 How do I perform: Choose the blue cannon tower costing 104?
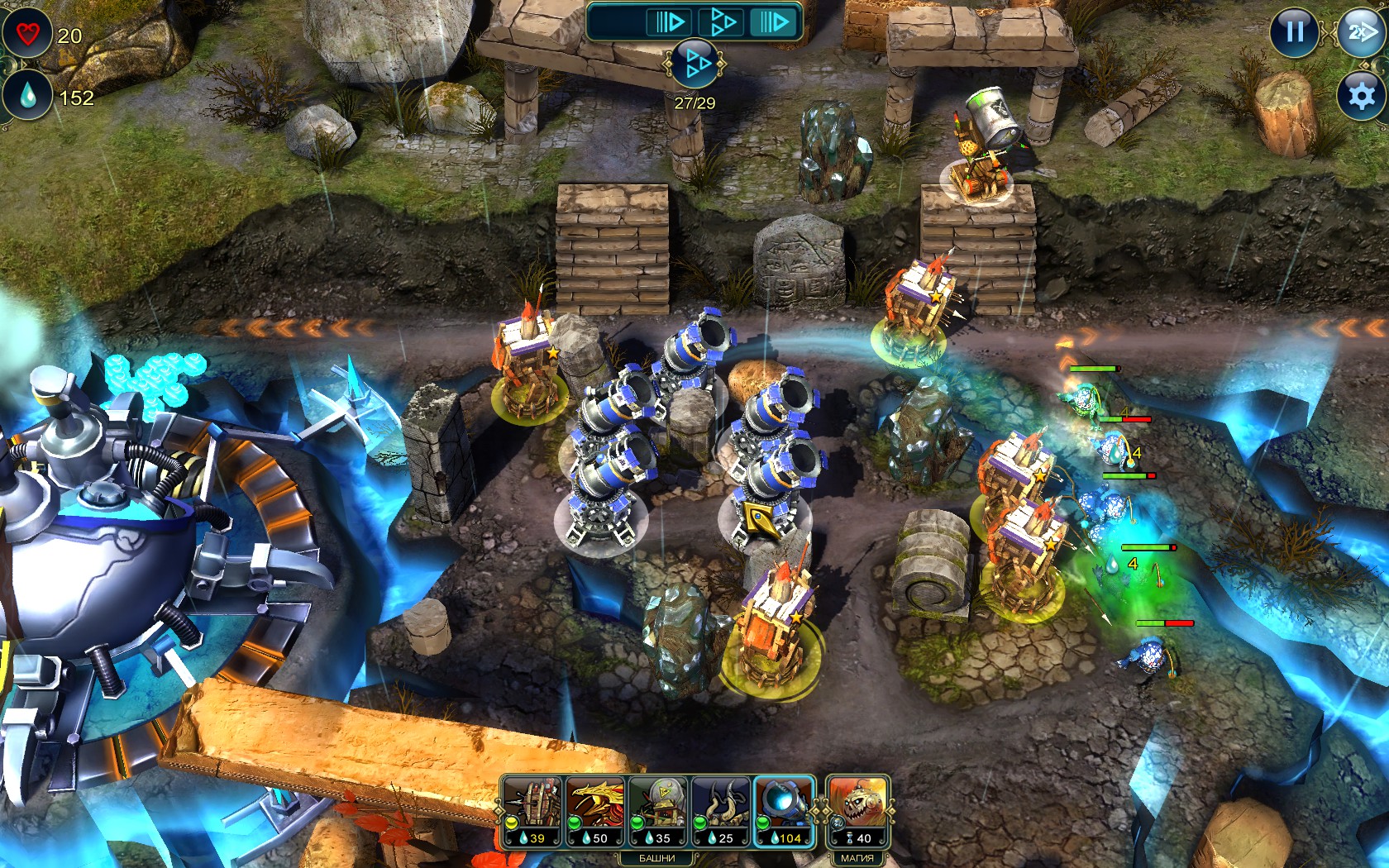(x=784, y=811)
